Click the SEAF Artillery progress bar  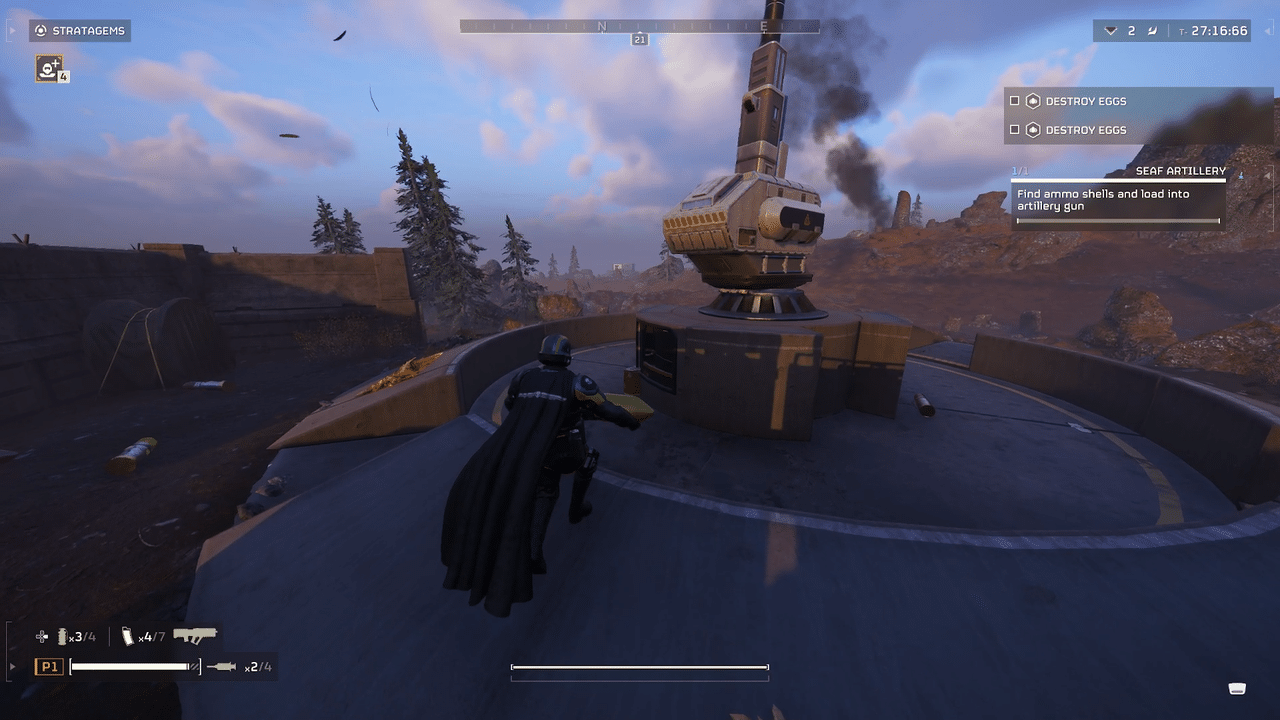pyautogui.click(x=1120, y=220)
